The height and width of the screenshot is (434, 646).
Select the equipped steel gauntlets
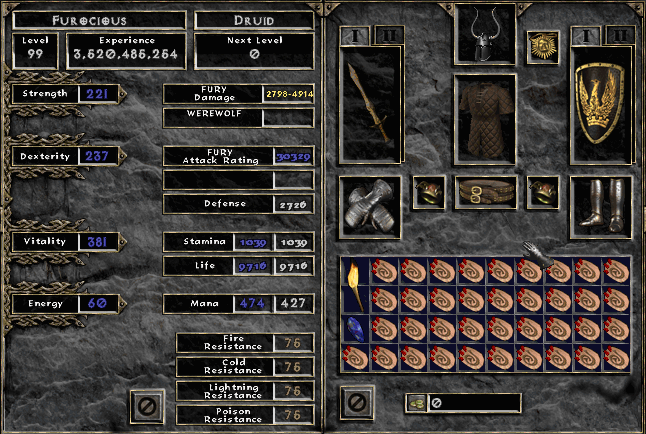click(x=370, y=208)
